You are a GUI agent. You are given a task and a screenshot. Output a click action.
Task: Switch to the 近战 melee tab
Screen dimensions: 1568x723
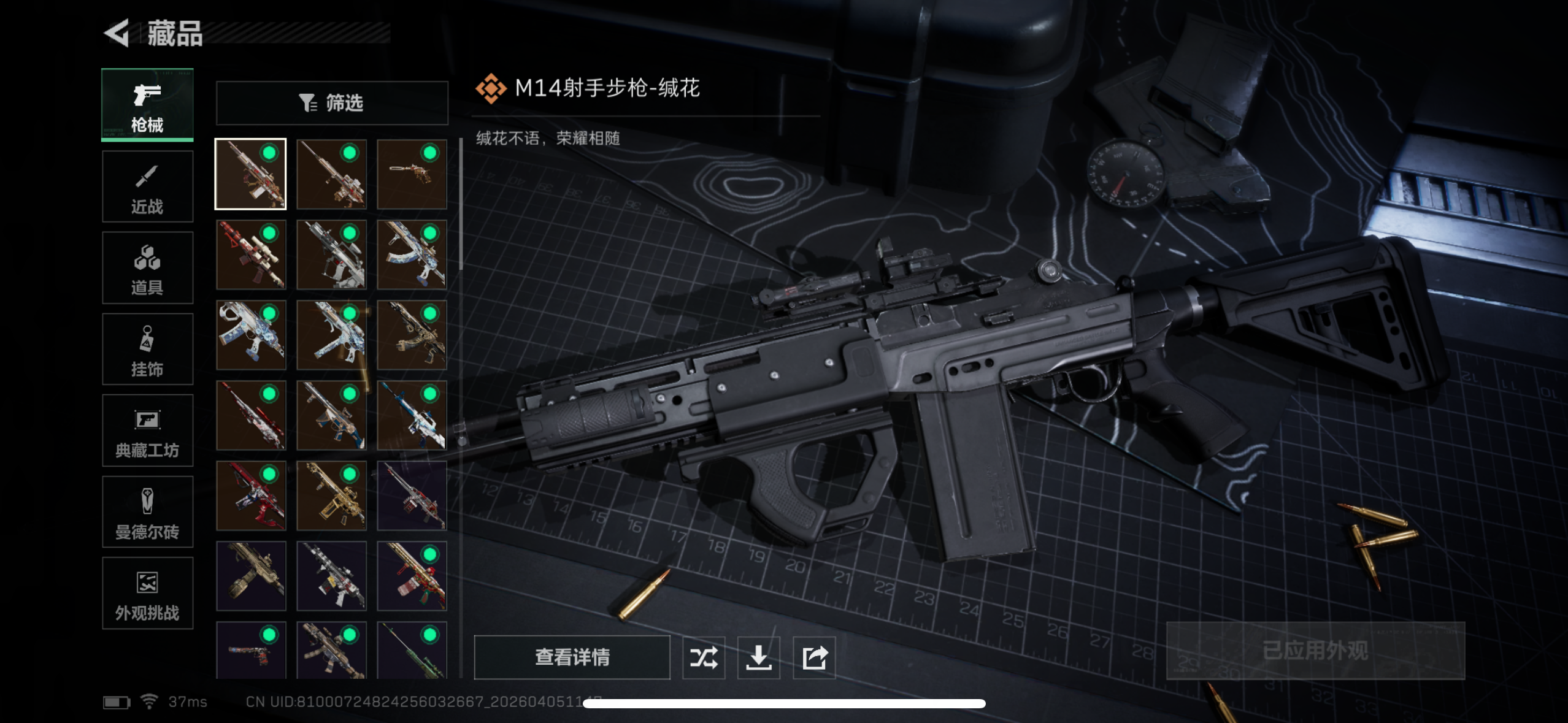147,186
